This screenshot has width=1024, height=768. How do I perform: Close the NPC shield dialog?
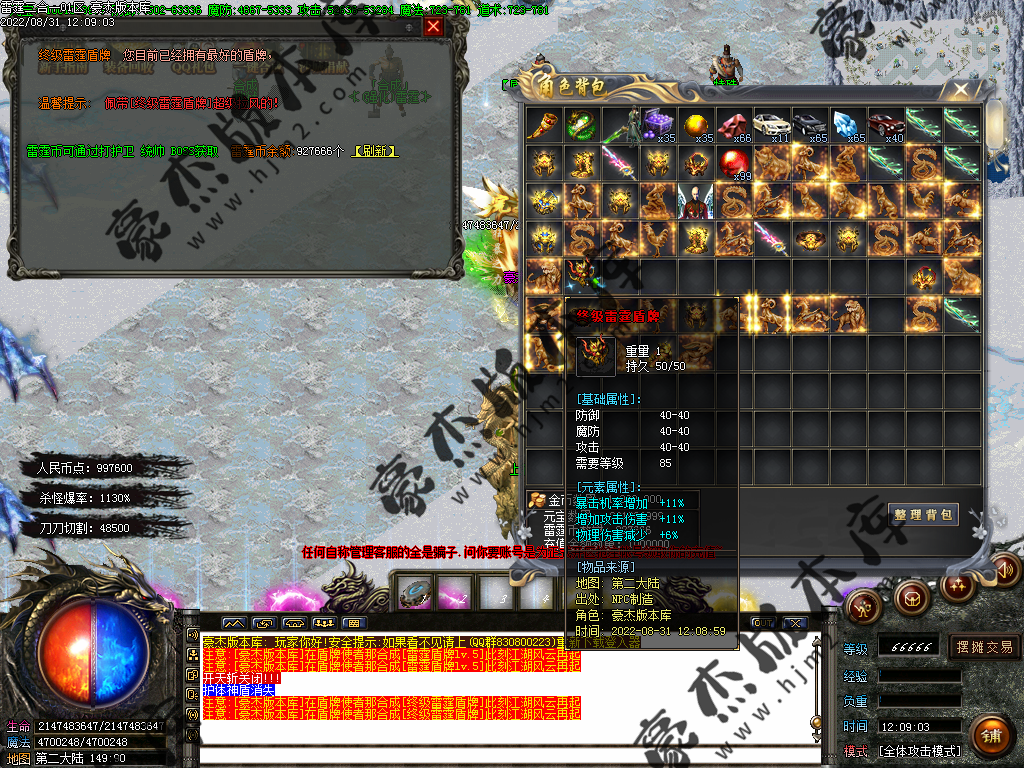tap(433, 27)
